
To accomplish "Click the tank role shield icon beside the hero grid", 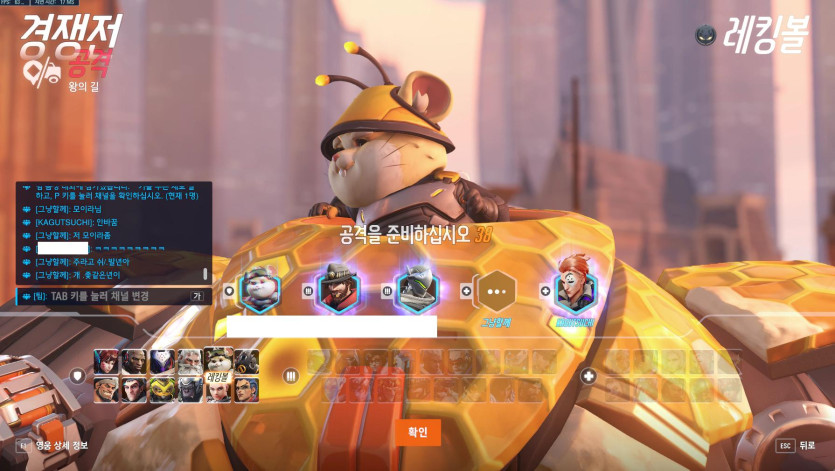I will [77, 376].
